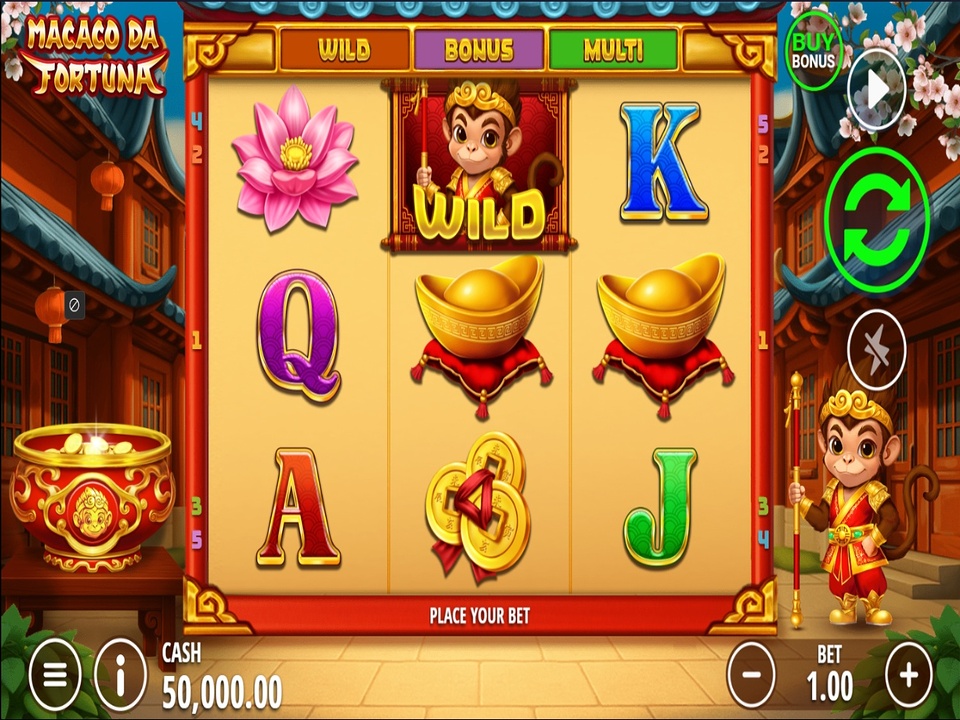This screenshot has height=720, width=960.
Task: Decrease the bet with the minus button
Action: click(750, 674)
